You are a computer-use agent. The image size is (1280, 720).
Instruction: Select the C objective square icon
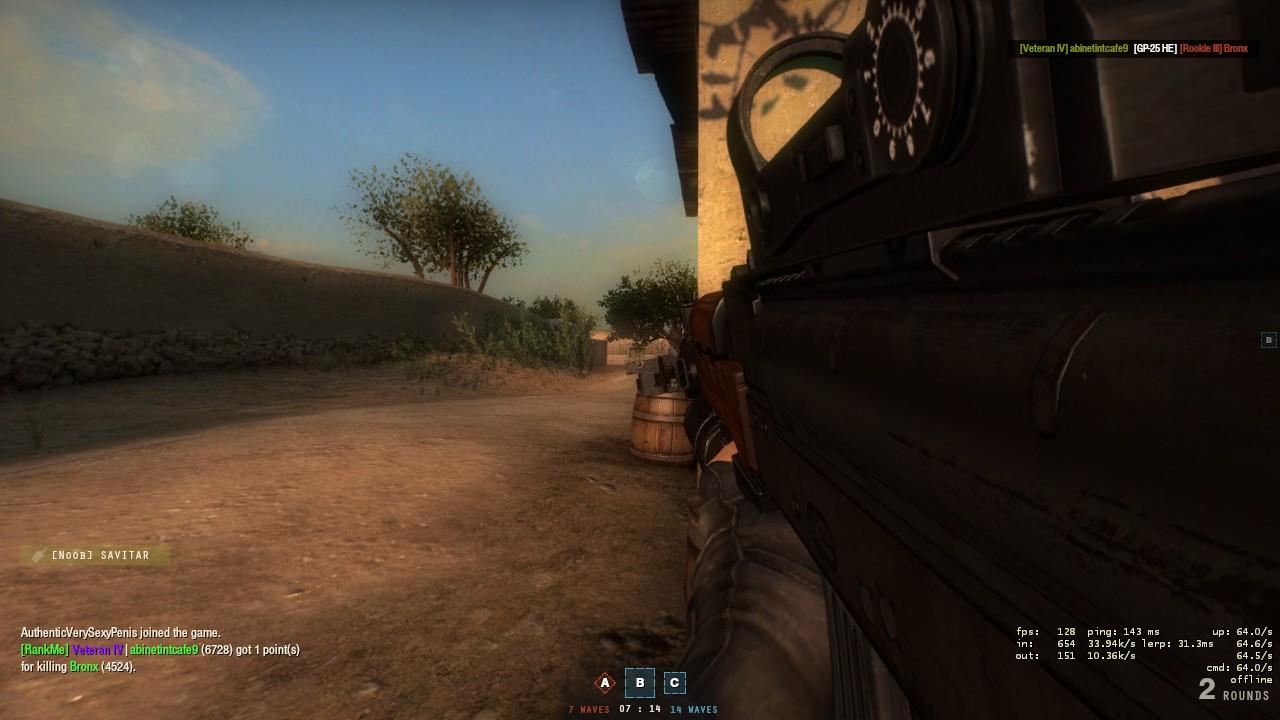click(675, 683)
